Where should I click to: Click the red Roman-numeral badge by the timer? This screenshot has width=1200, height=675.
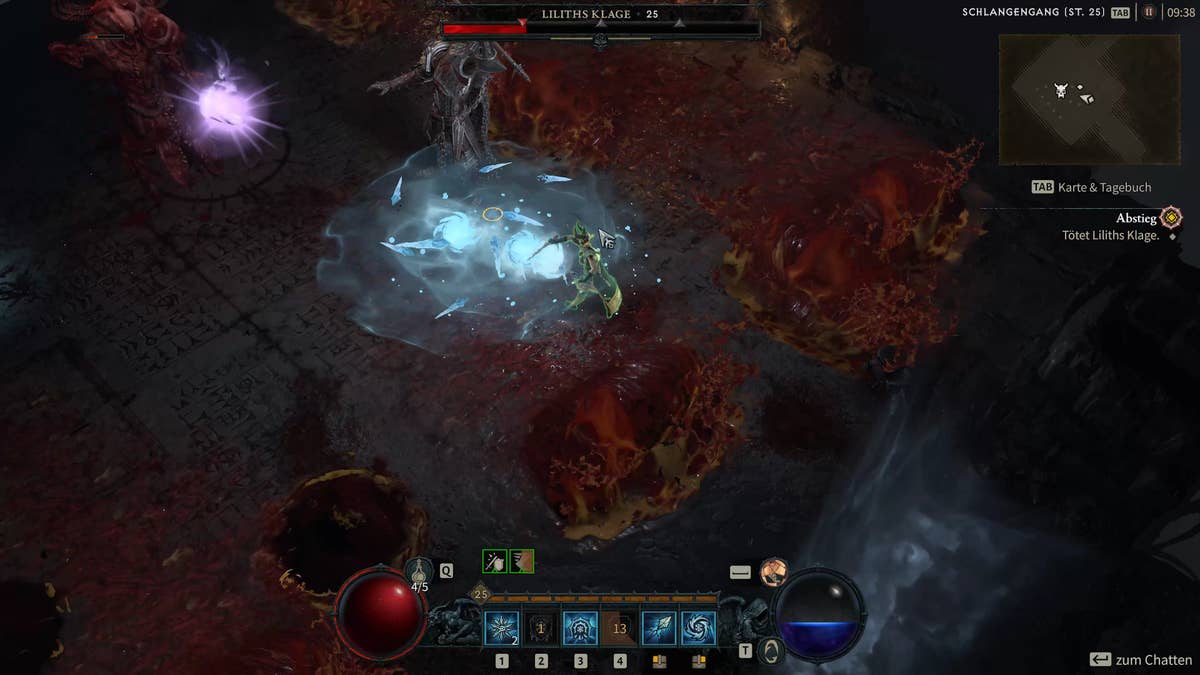click(x=1149, y=13)
